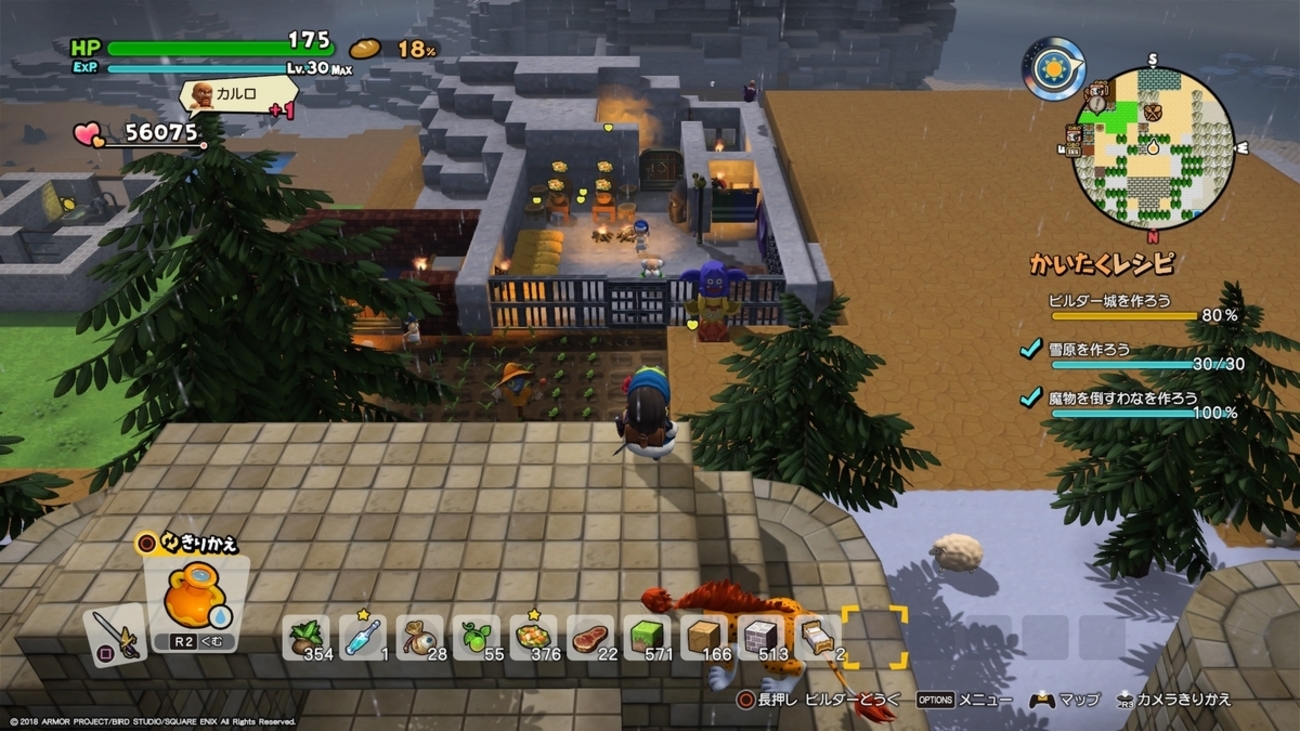The height and width of the screenshot is (731, 1300).
Task: Select the green fruit hotbar slot
Action: (x=476, y=638)
